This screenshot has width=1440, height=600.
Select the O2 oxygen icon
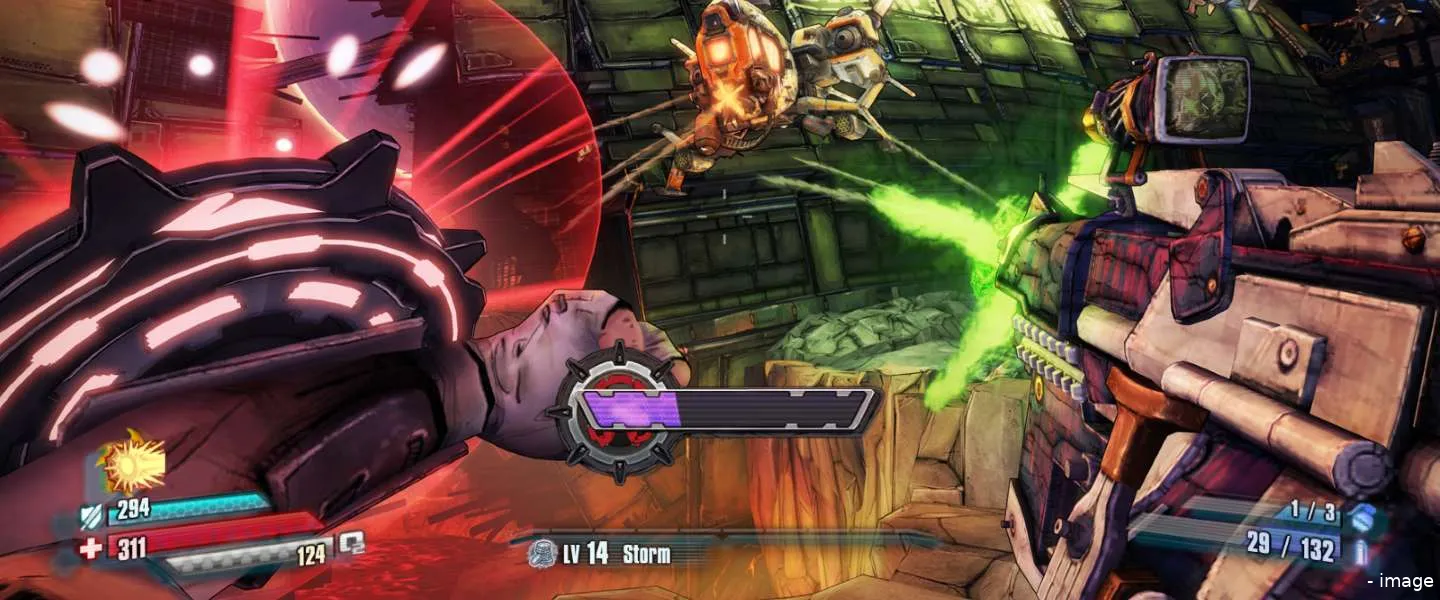pos(352,543)
